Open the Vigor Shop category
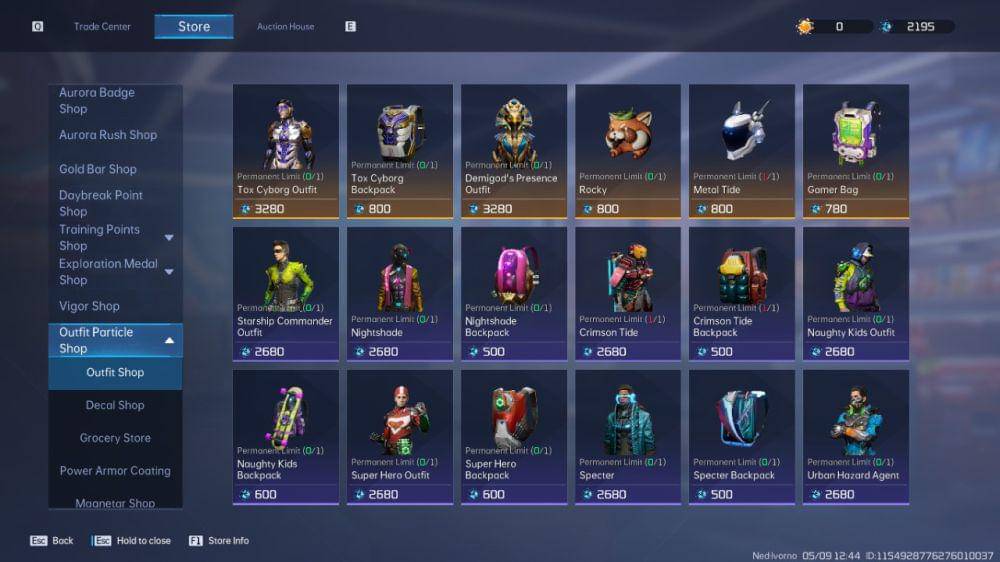 click(89, 306)
